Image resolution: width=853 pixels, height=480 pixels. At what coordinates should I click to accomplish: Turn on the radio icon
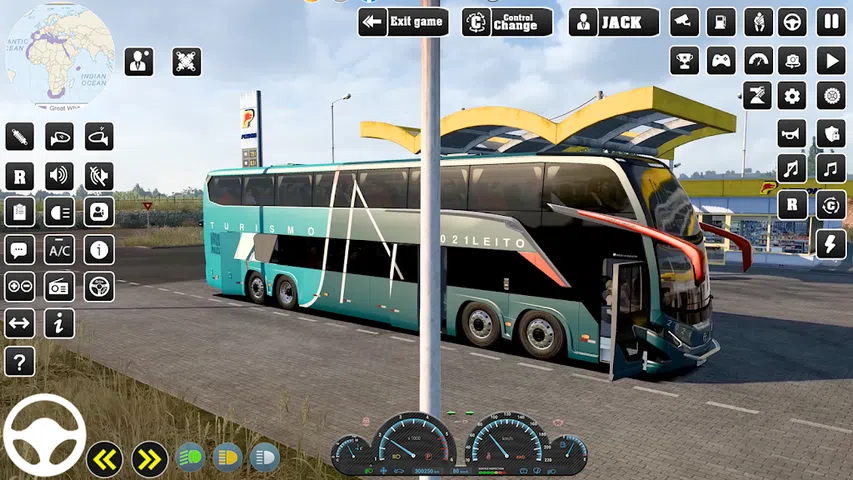[59, 286]
